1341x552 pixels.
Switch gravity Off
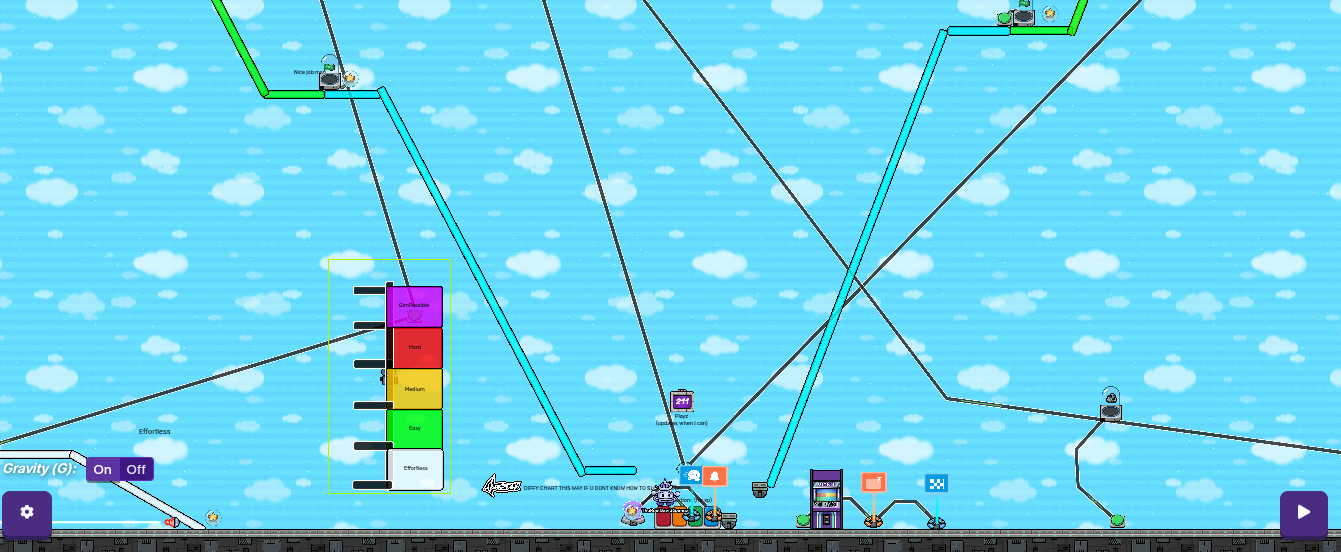click(x=136, y=469)
